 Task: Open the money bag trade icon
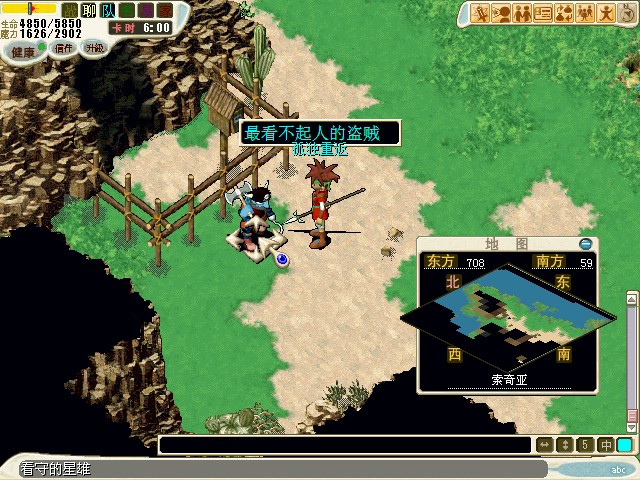tap(564, 13)
